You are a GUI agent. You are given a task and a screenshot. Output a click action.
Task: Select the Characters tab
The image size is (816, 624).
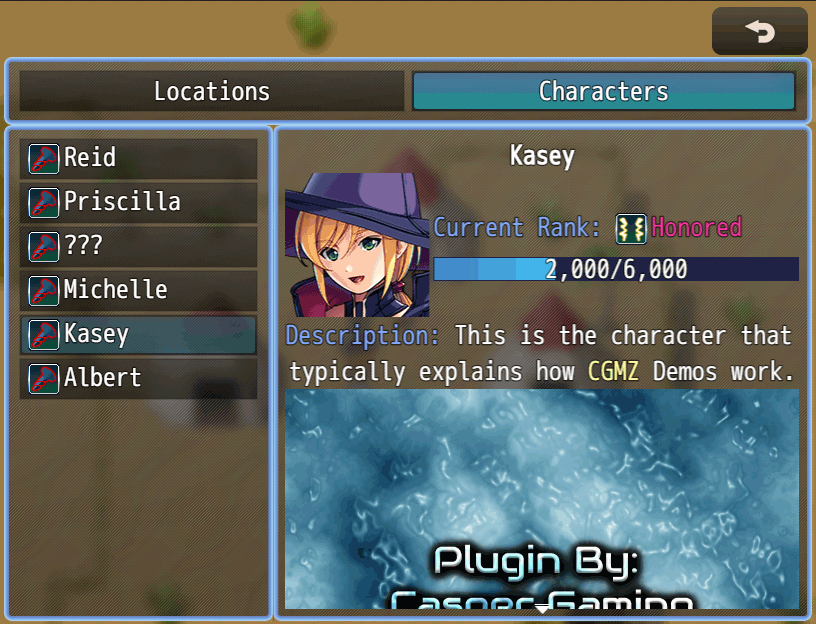click(603, 91)
